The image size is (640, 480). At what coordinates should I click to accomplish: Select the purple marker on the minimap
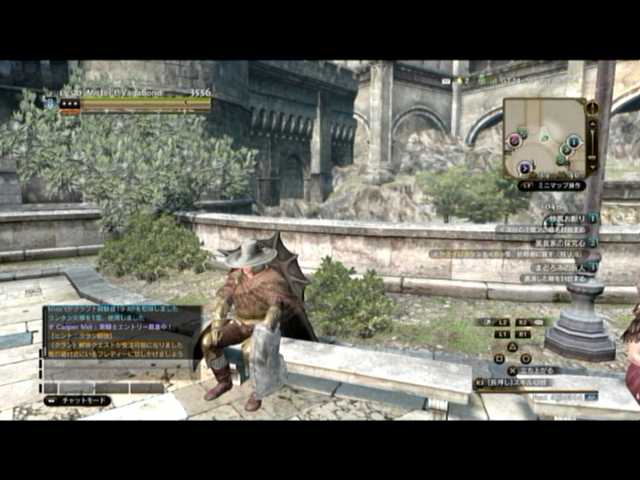coord(525,167)
